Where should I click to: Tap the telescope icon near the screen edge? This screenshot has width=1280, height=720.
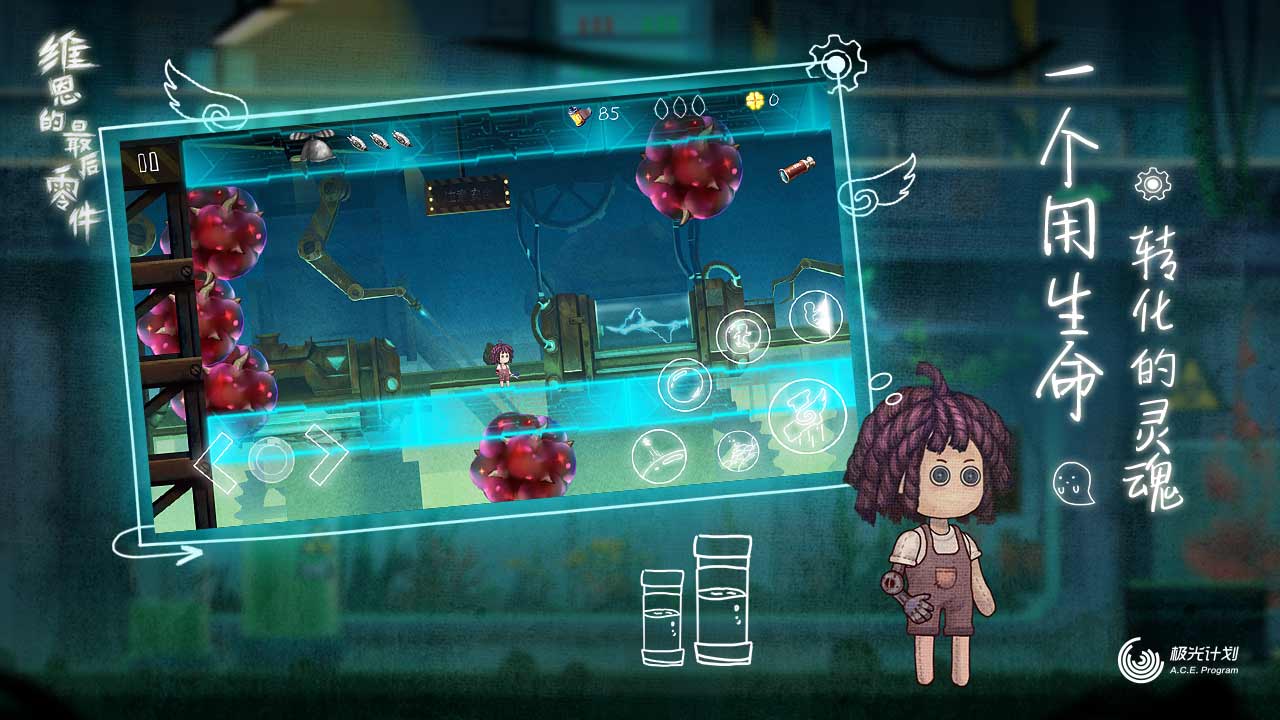pyautogui.click(x=797, y=170)
